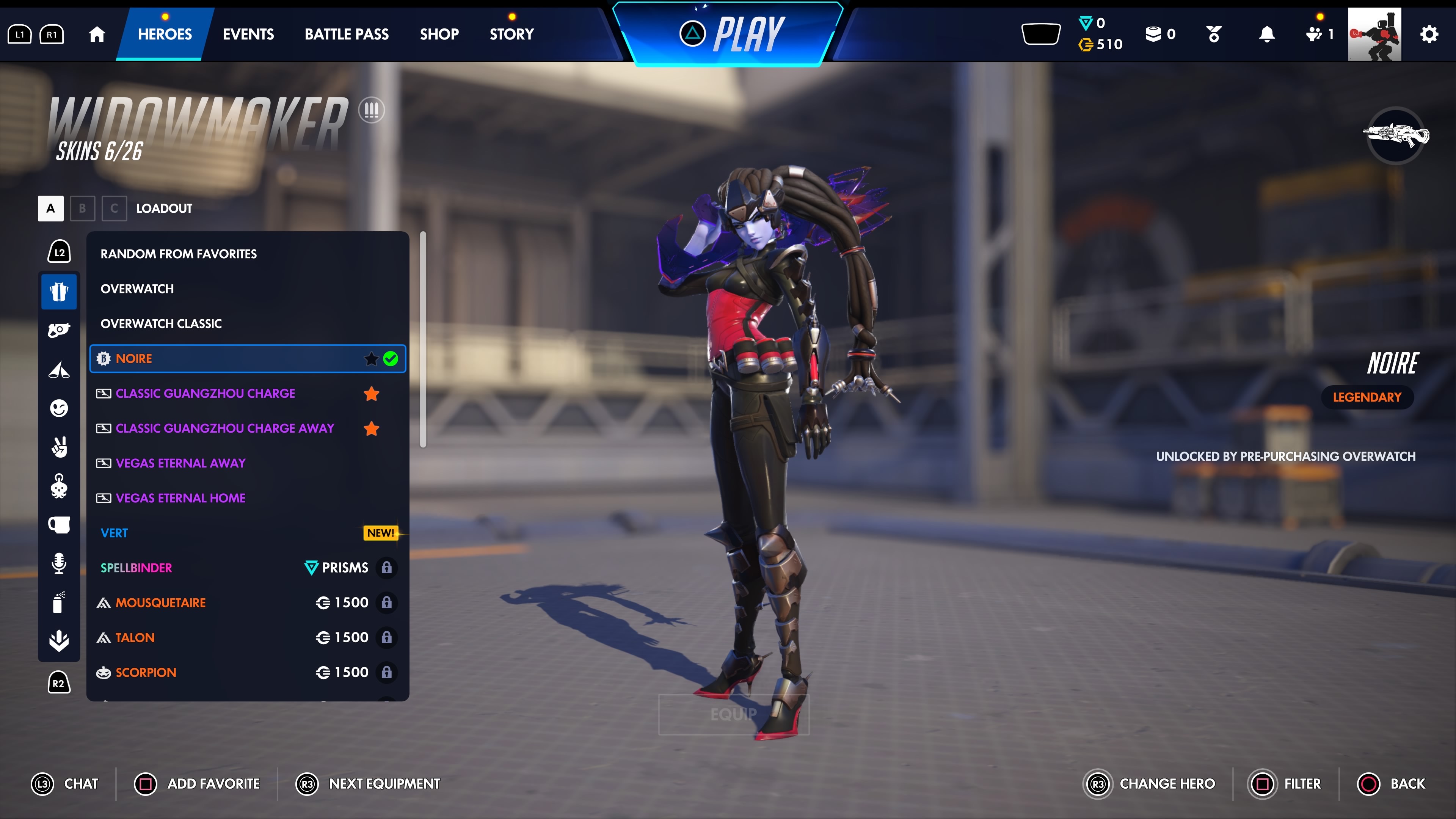Open the settings gear menu

(x=1429, y=35)
